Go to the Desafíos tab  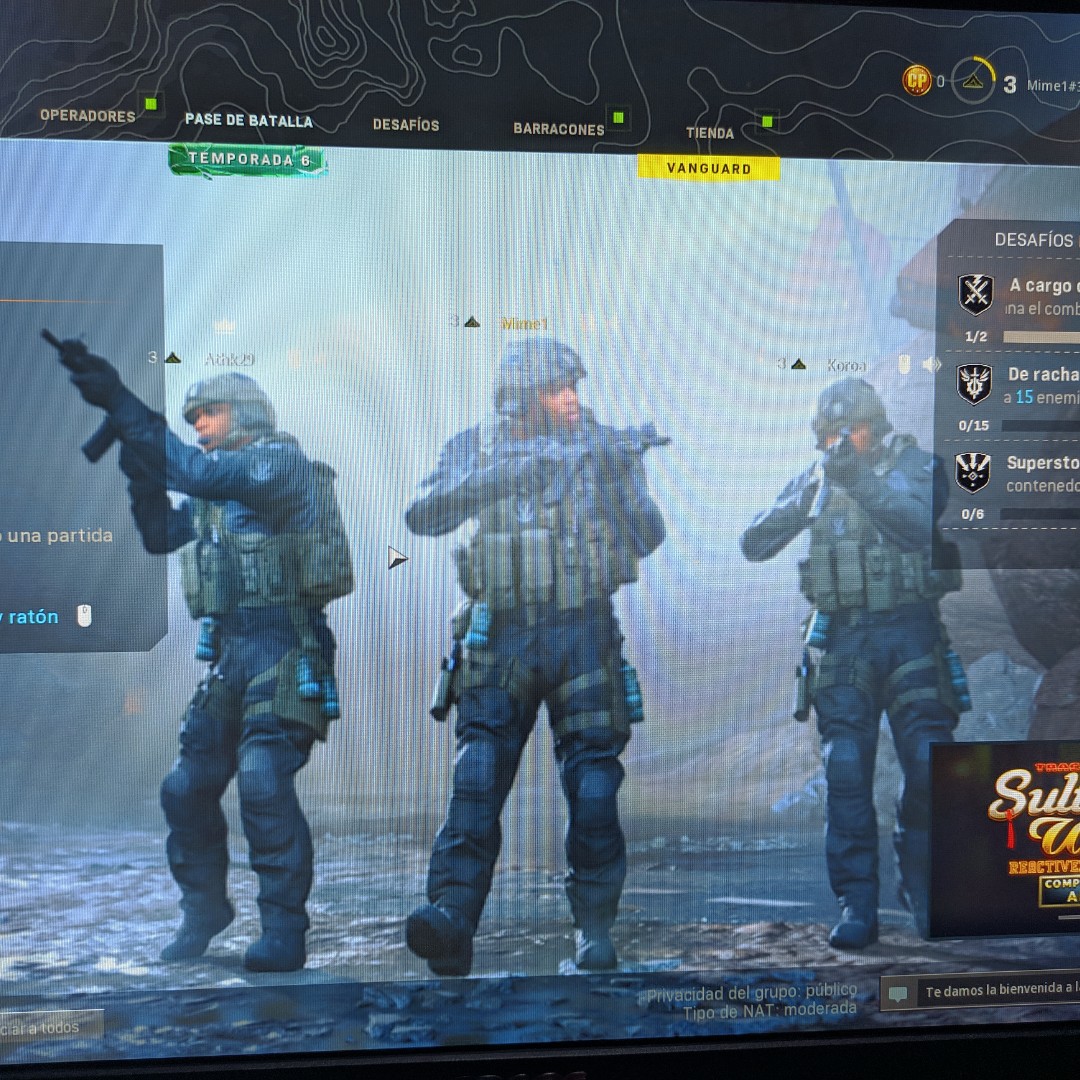(x=406, y=125)
